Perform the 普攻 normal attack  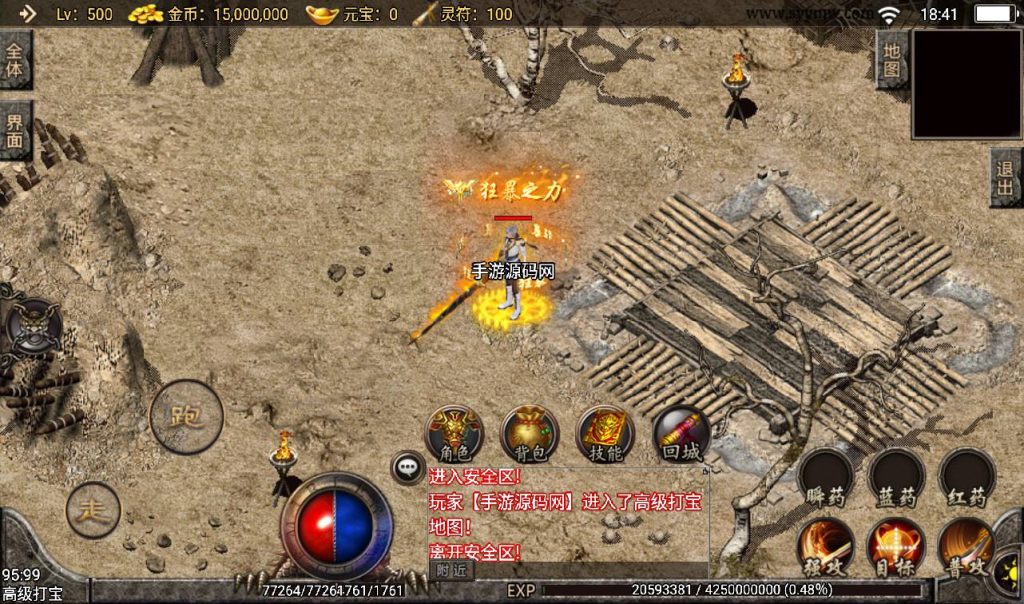tap(965, 546)
